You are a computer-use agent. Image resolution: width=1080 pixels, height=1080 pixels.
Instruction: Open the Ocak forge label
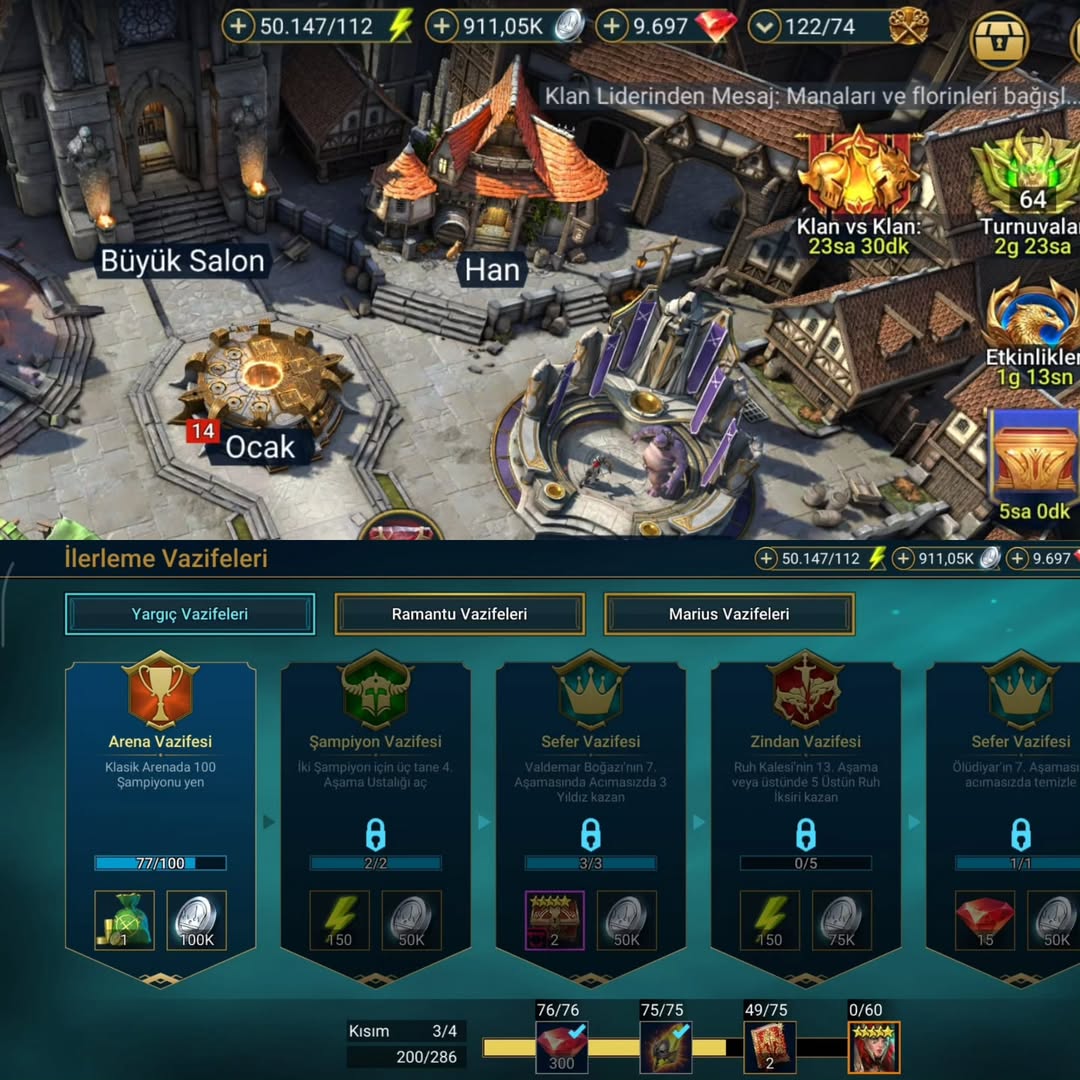259,447
